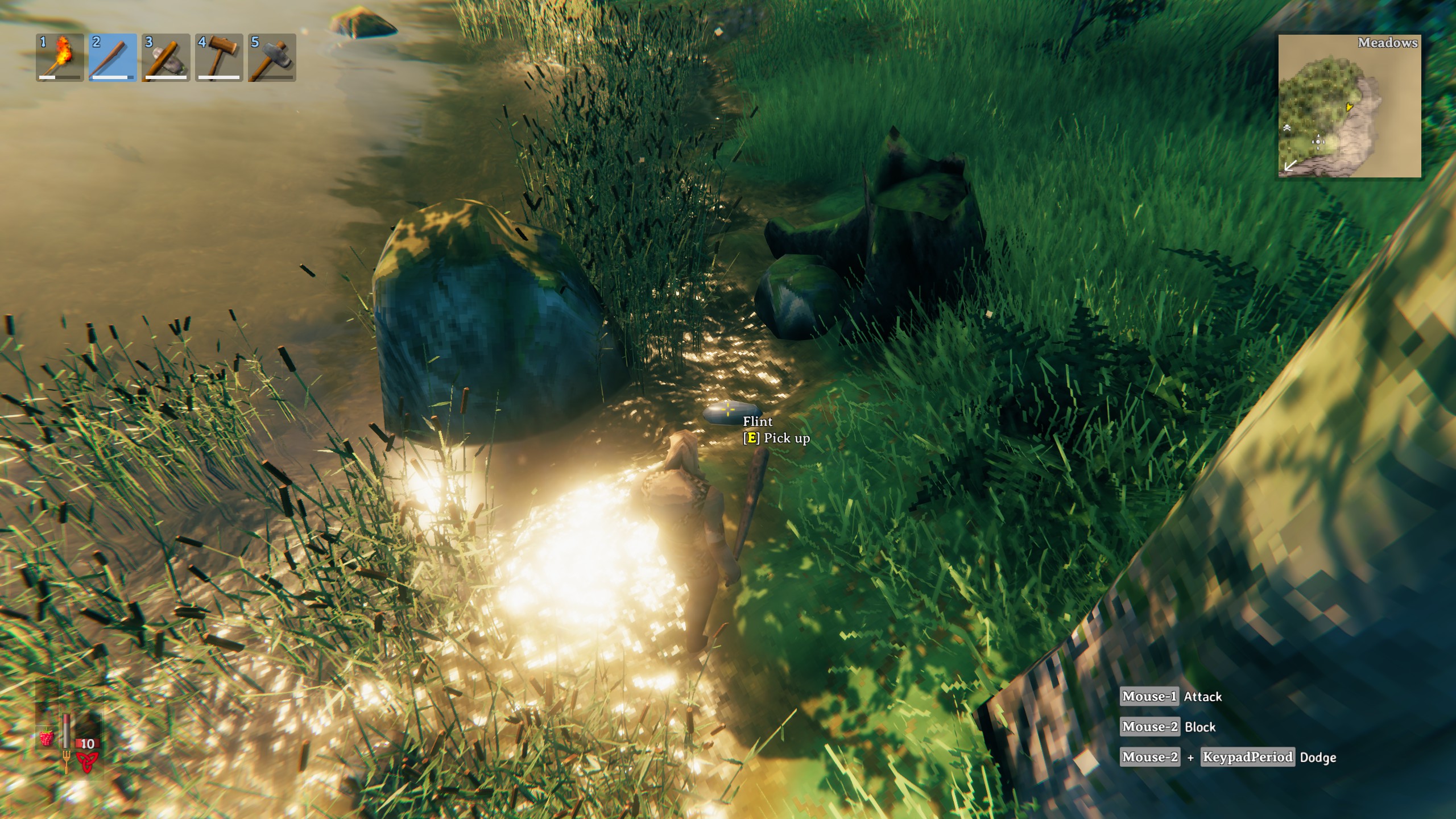Screen dimensions: 1456x819
Task: Select the wooden hammer hotbar slot
Action: tap(219, 57)
